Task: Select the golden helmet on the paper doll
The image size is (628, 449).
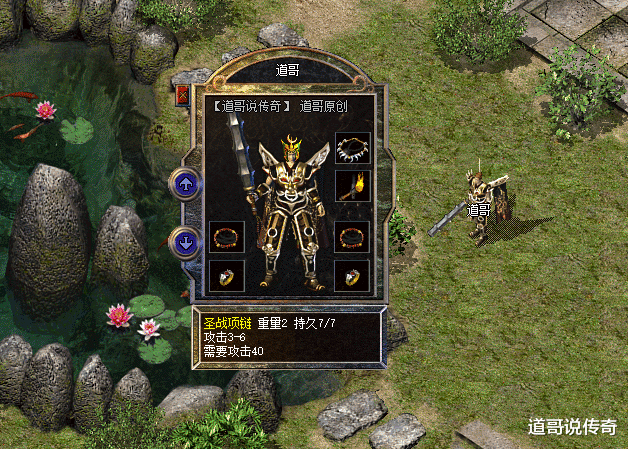Action: coord(292,150)
